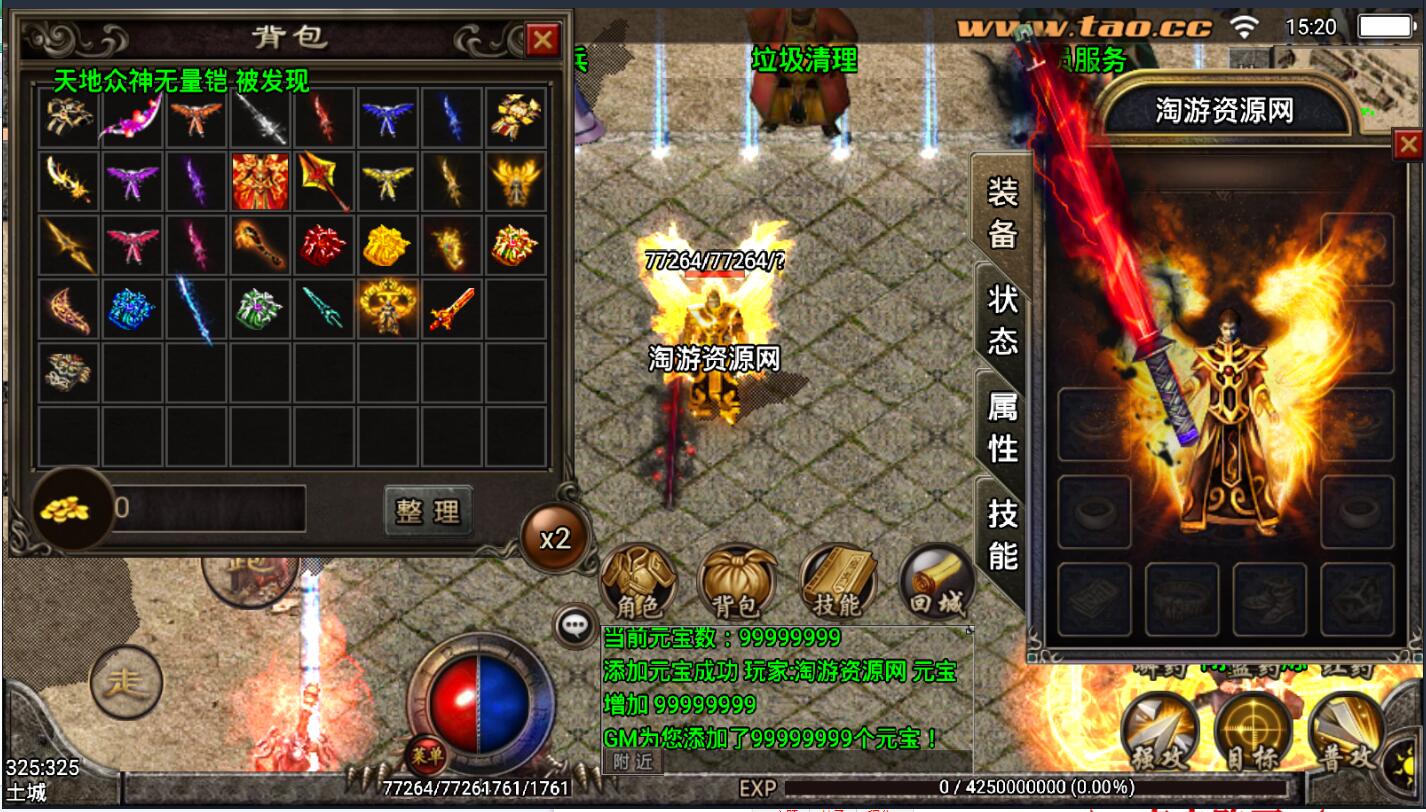The height and width of the screenshot is (812, 1426).
Task: Select the blue winged armor item
Action: point(388,118)
